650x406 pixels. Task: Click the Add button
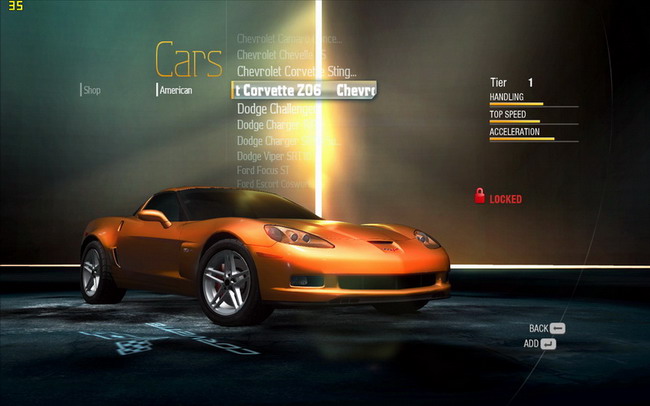[x=540, y=344]
